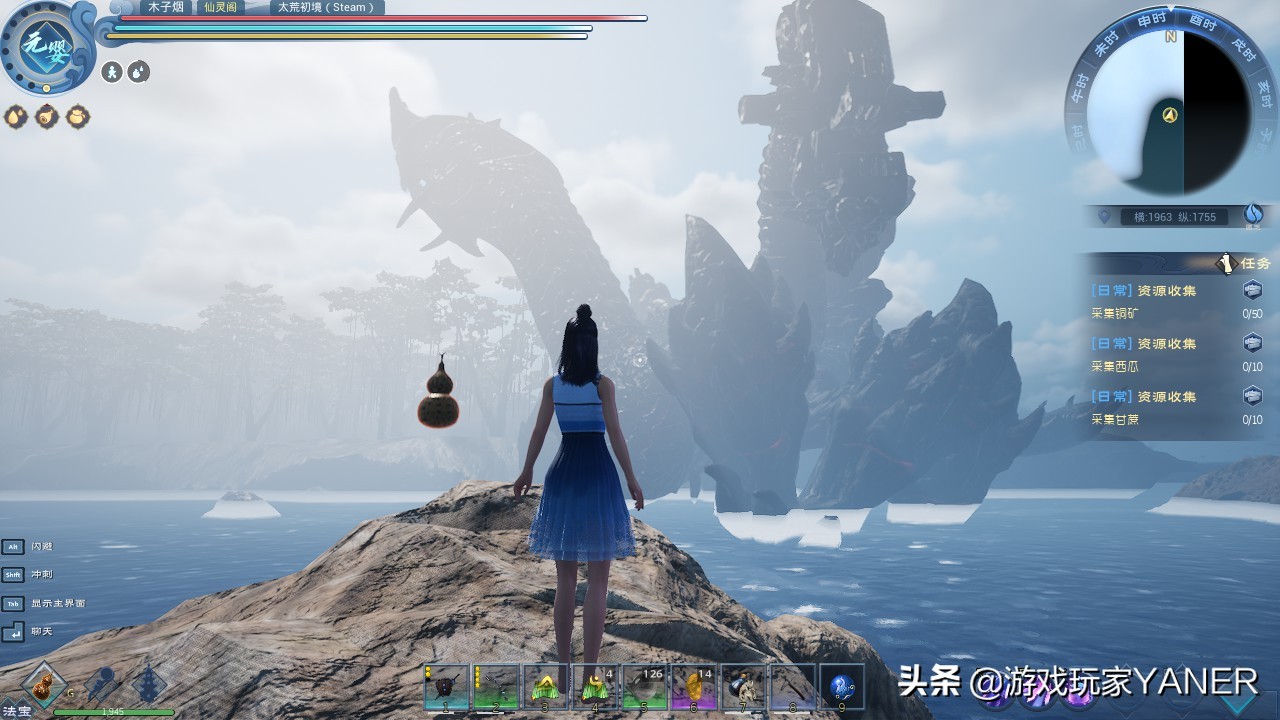Viewport: 1280px width, 720px height.
Task: Use the grey stone stack of 126
Action: click(x=644, y=687)
